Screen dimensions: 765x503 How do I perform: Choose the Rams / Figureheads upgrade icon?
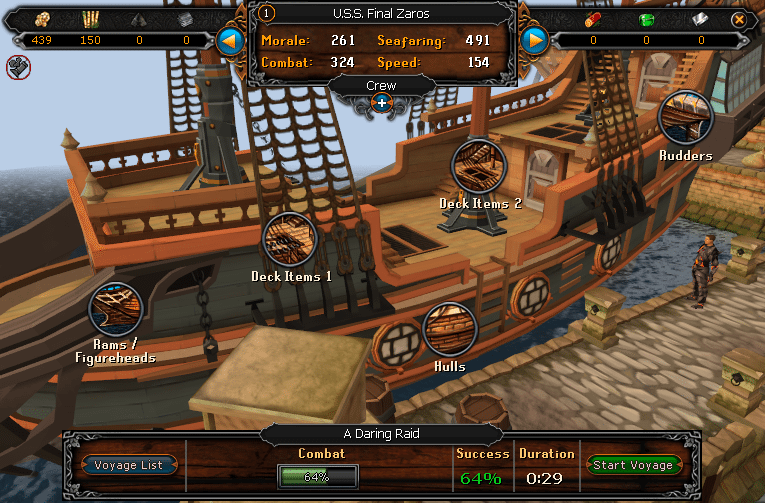(x=116, y=309)
